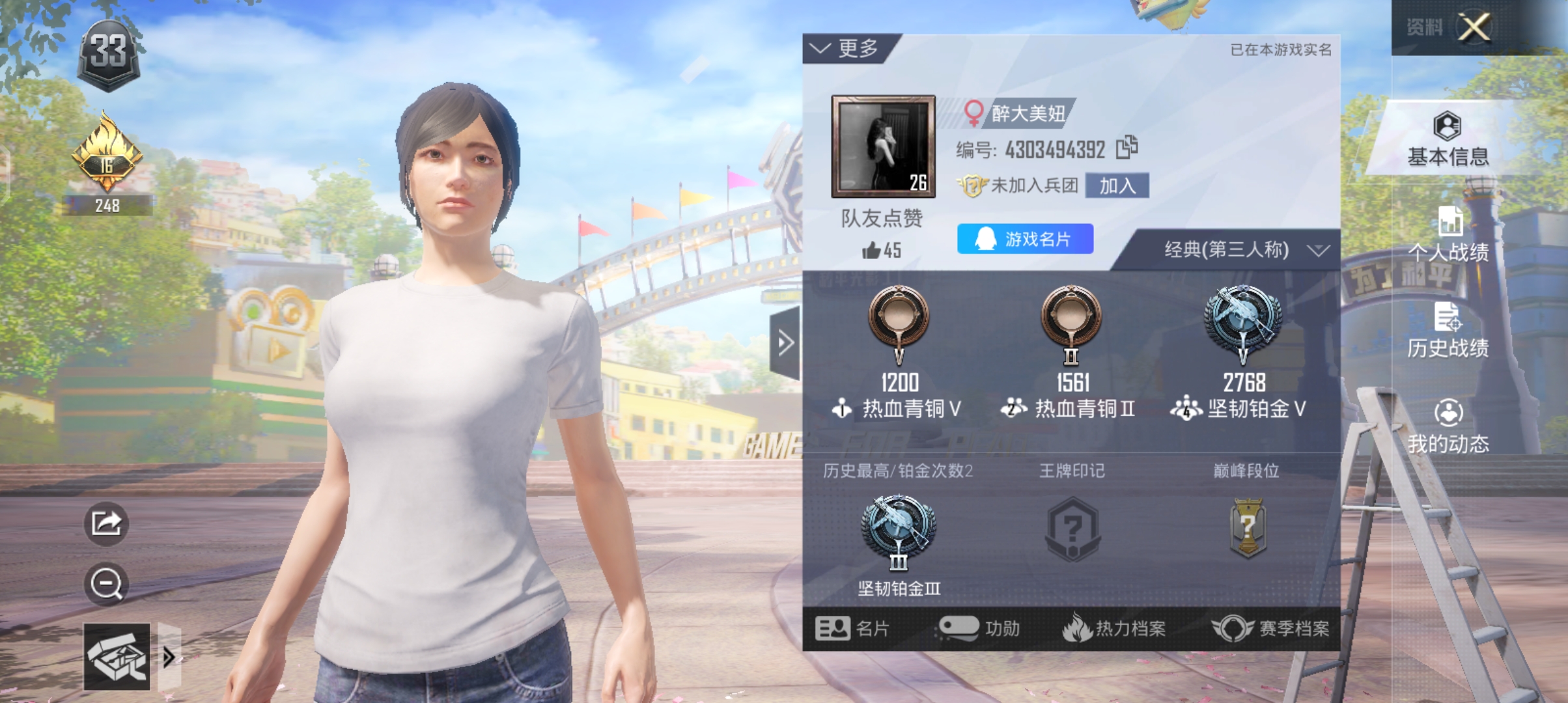The width and height of the screenshot is (1568, 703).
Task: Share the character via share icon
Action: click(106, 523)
